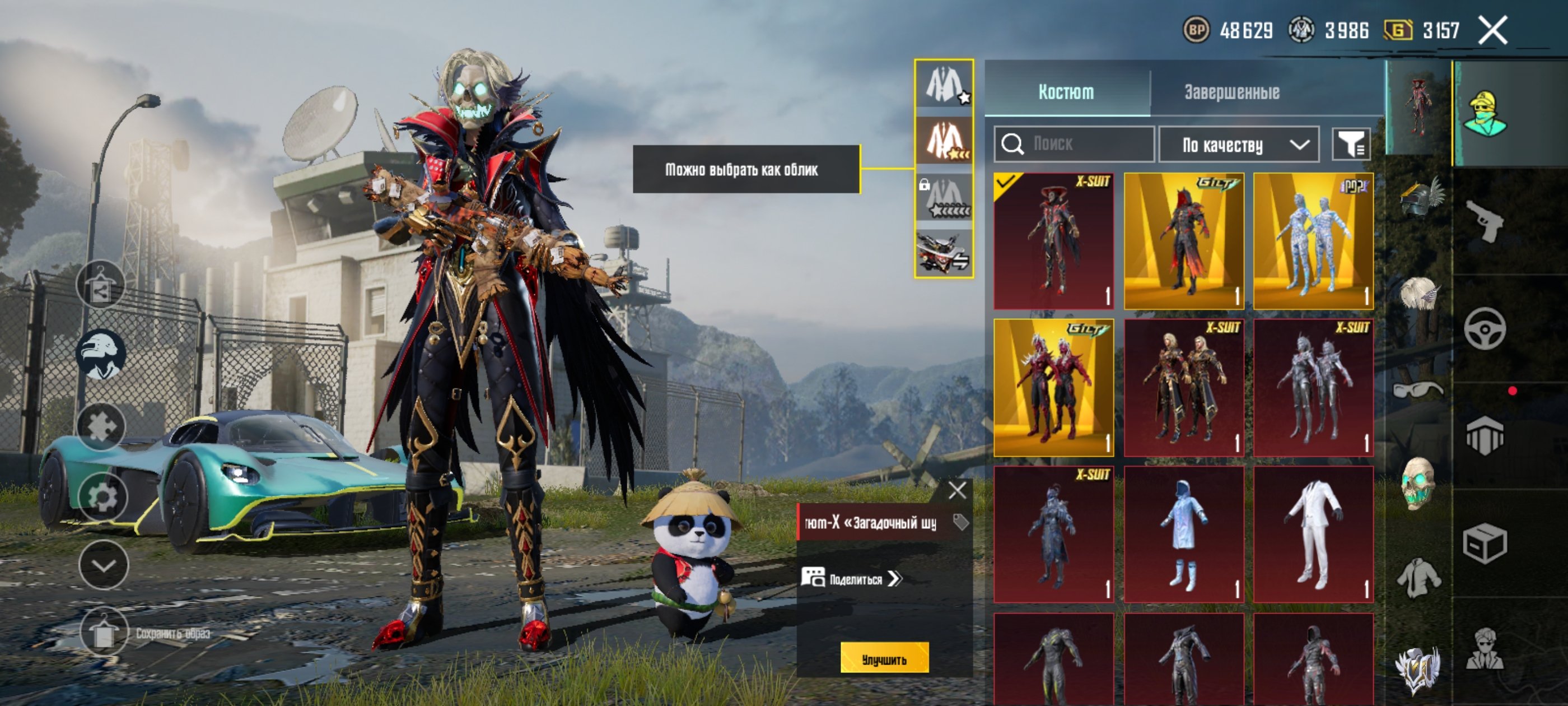The width and height of the screenshot is (1568, 706).
Task: Open the pistol weapon skins category
Action: click(1484, 221)
